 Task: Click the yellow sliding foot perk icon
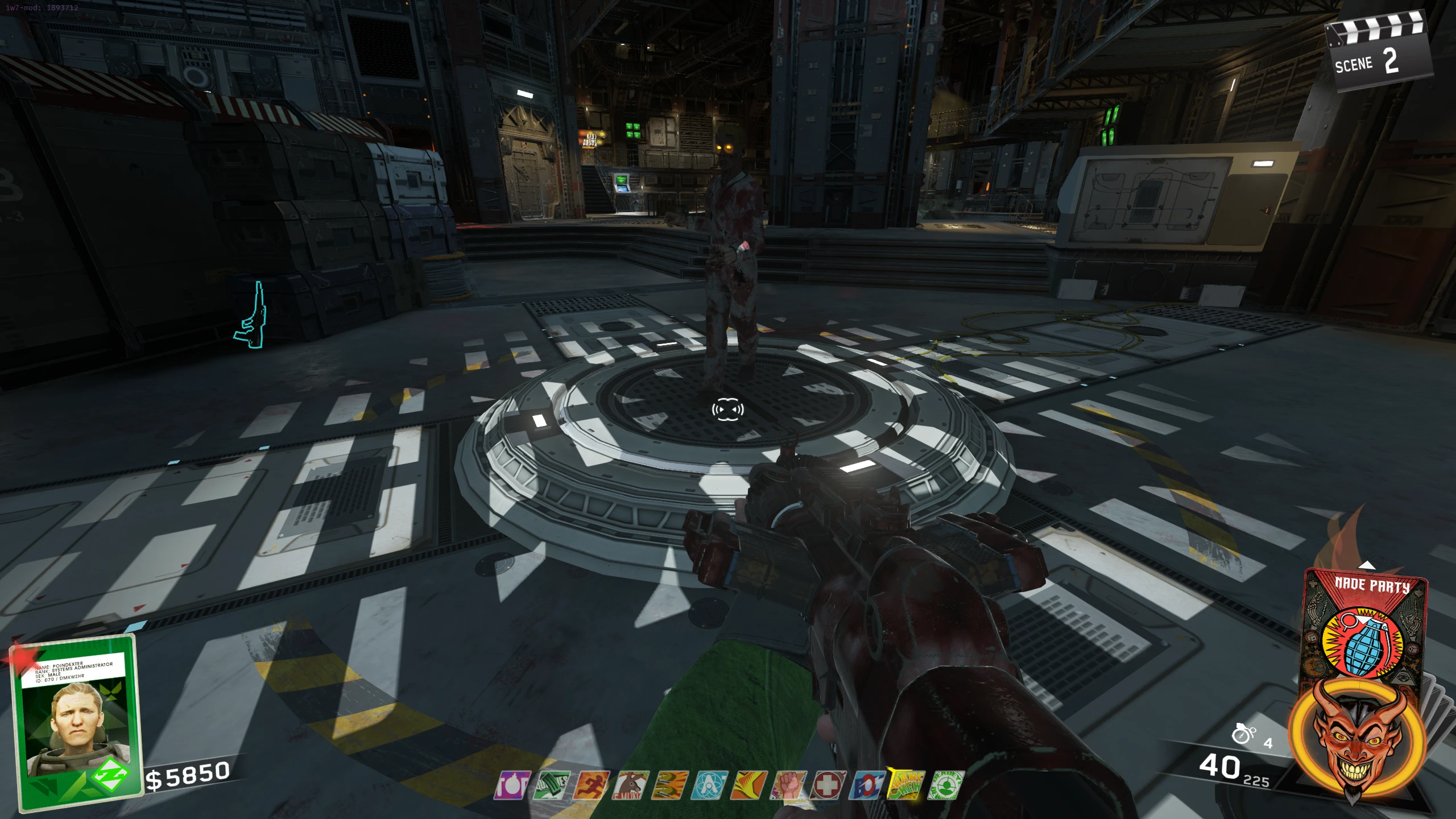click(749, 785)
